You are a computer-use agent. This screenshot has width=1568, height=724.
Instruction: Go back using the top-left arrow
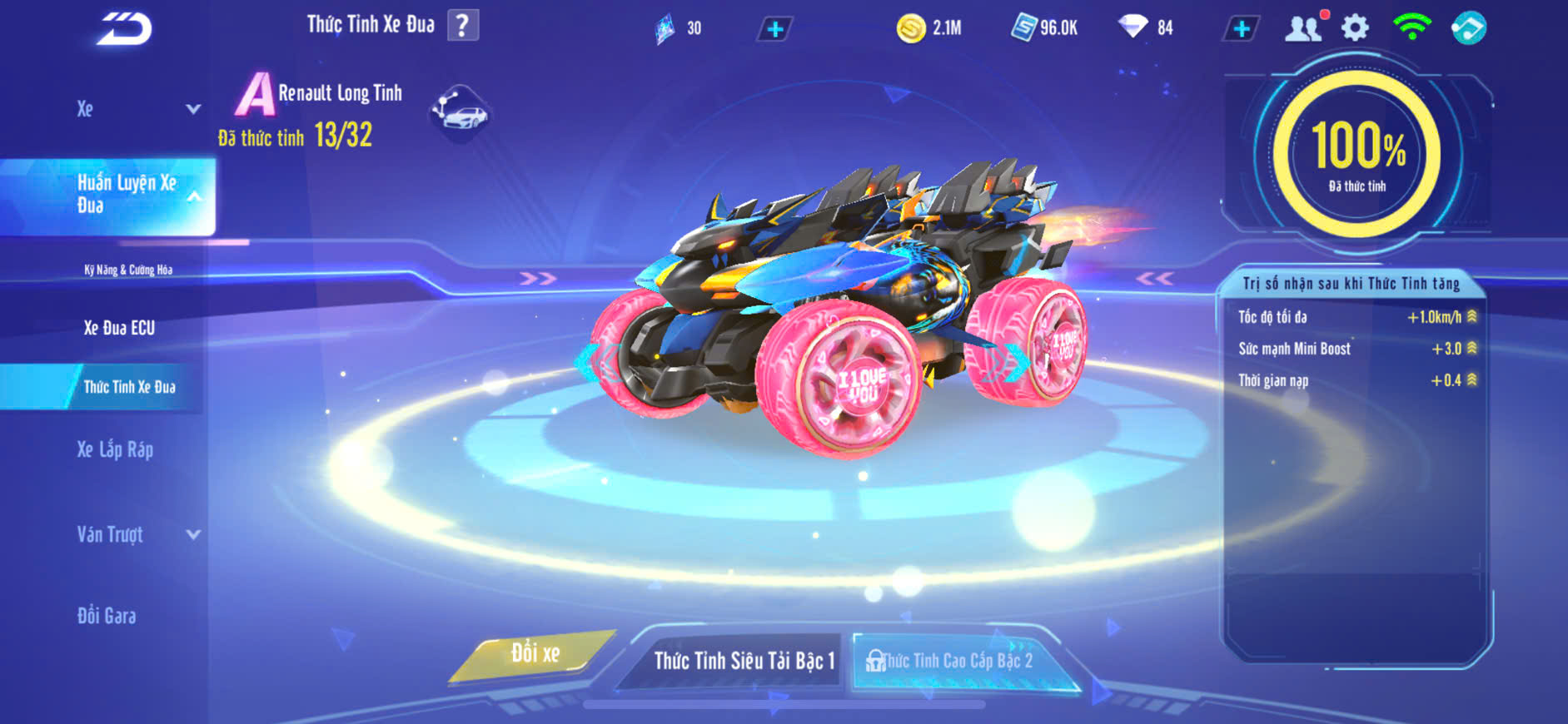point(124,28)
